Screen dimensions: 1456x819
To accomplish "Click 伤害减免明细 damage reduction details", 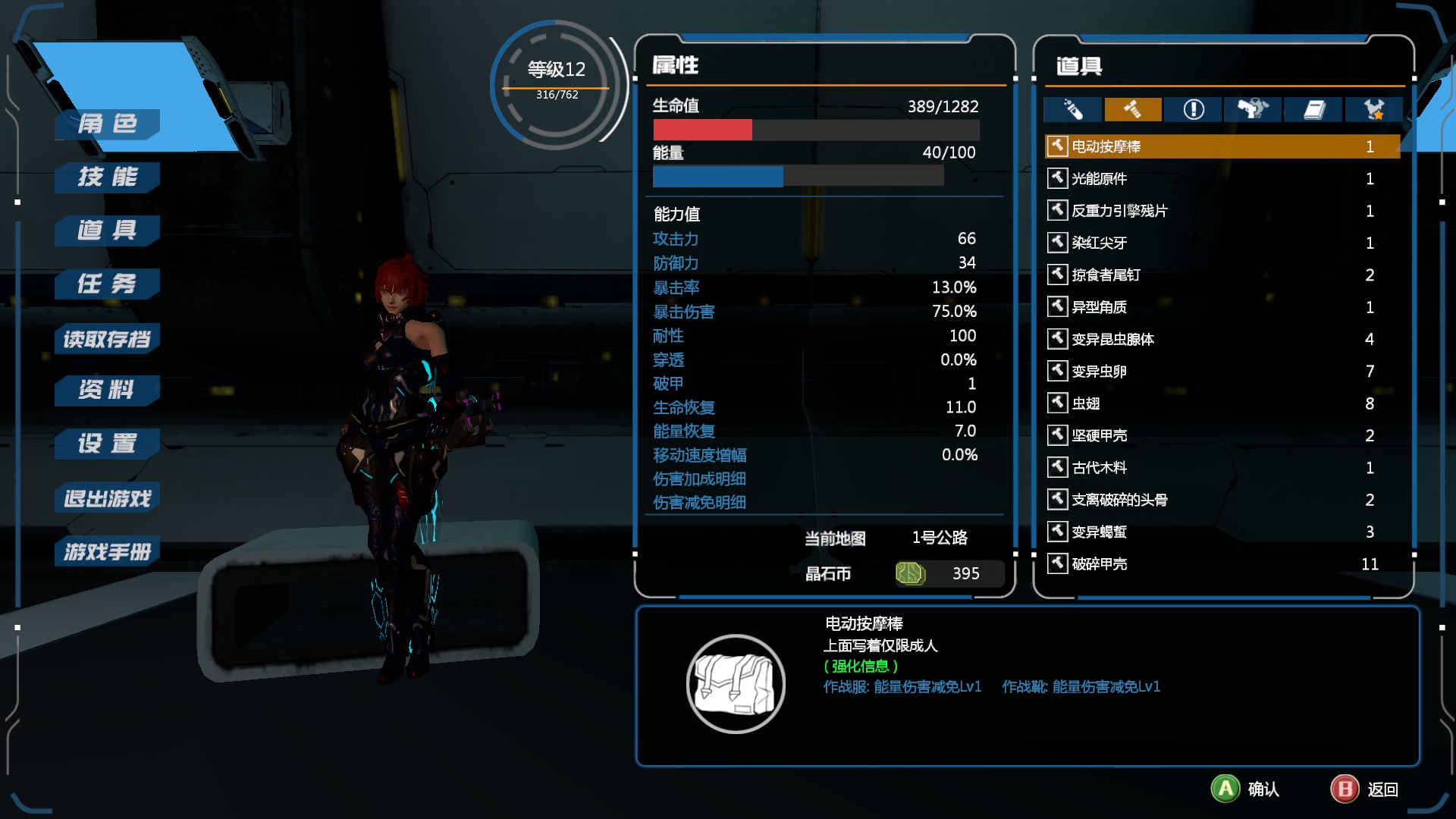I will [699, 503].
